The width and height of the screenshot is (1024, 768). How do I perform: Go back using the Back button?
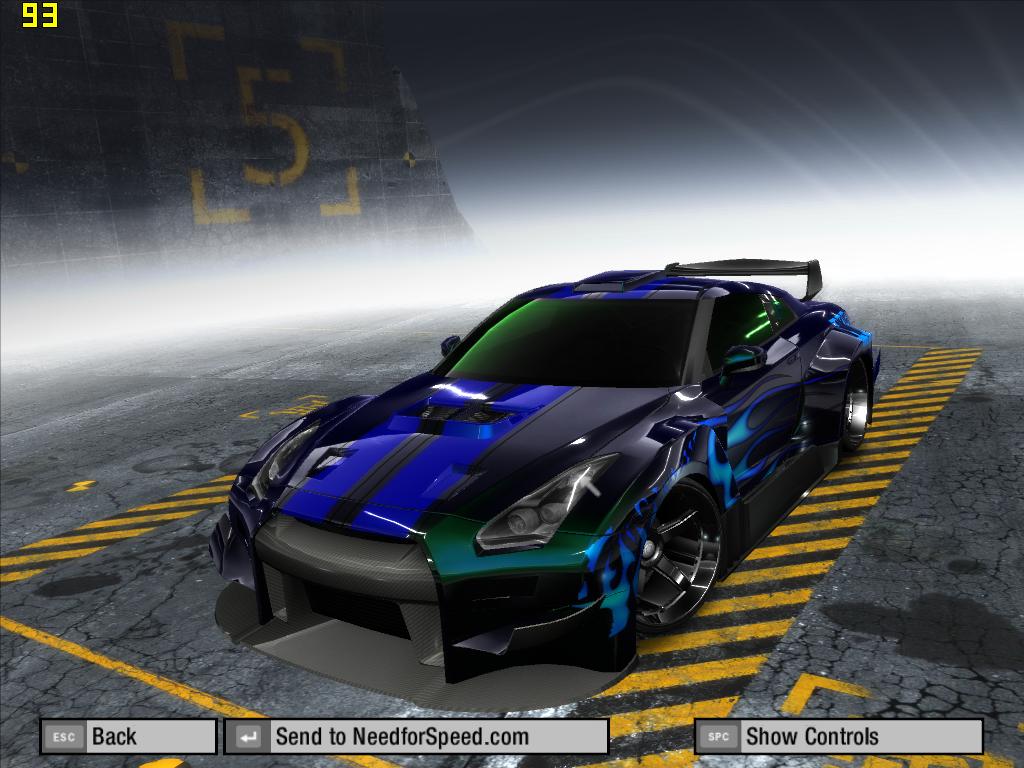(x=128, y=737)
